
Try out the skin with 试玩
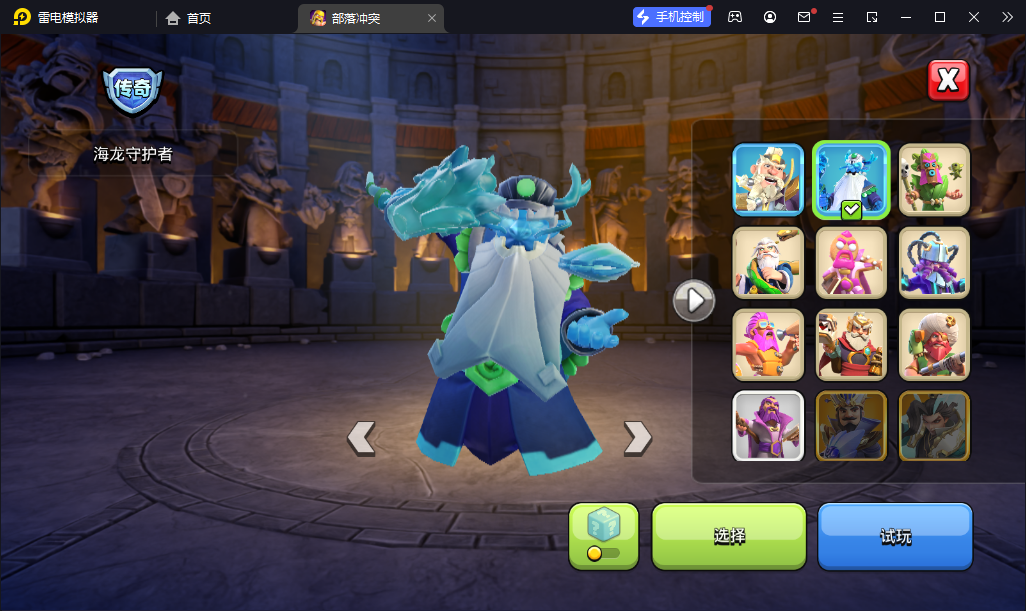(x=895, y=536)
